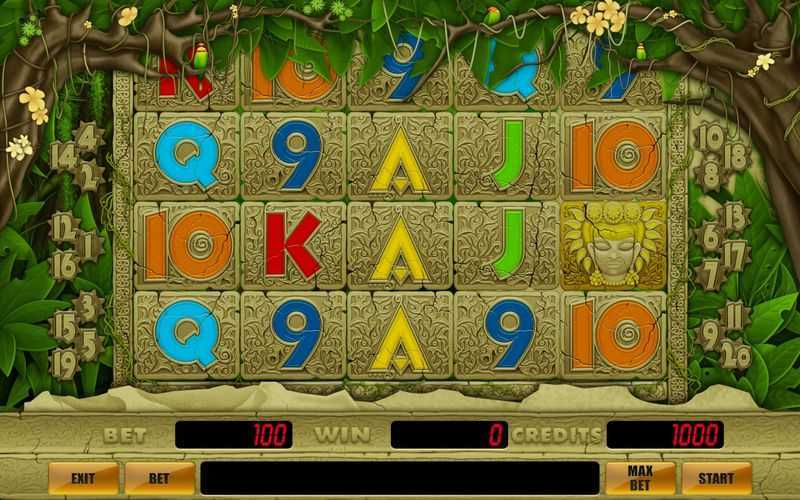Viewport: 800px width, 500px height.
Task: Click the EXIT button
Action: point(83,478)
